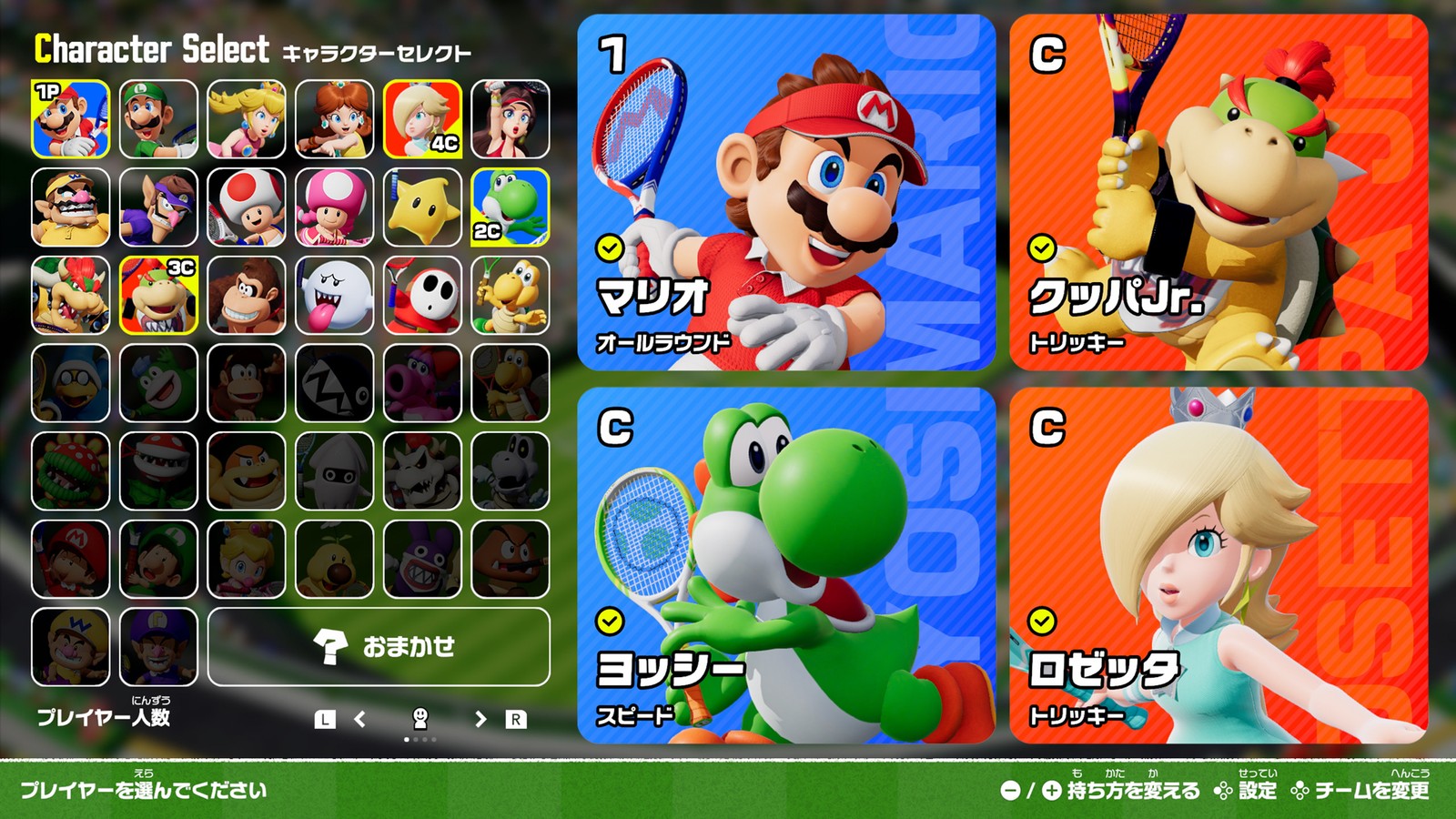The height and width of the screenshot is (819, 1456).
Task: Click the page indicator dots
Action: (419, 741)
